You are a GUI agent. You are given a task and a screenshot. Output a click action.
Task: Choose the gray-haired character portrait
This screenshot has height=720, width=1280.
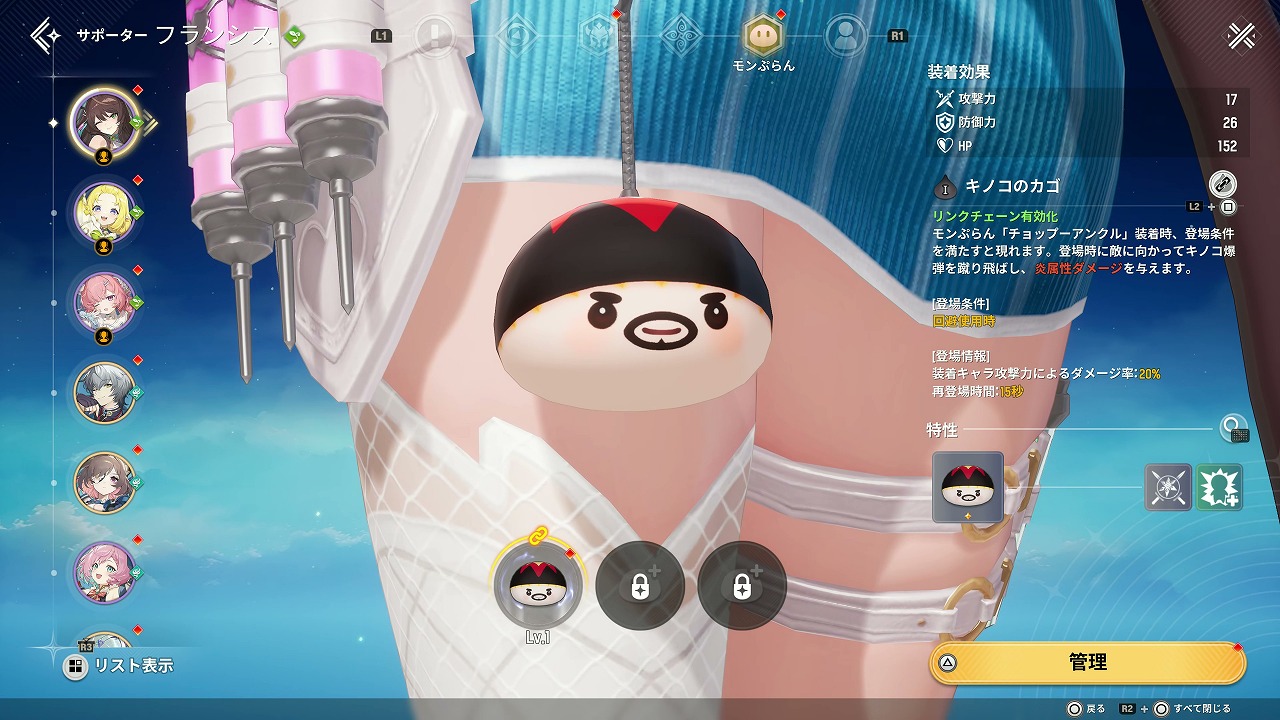click(105, 392)
